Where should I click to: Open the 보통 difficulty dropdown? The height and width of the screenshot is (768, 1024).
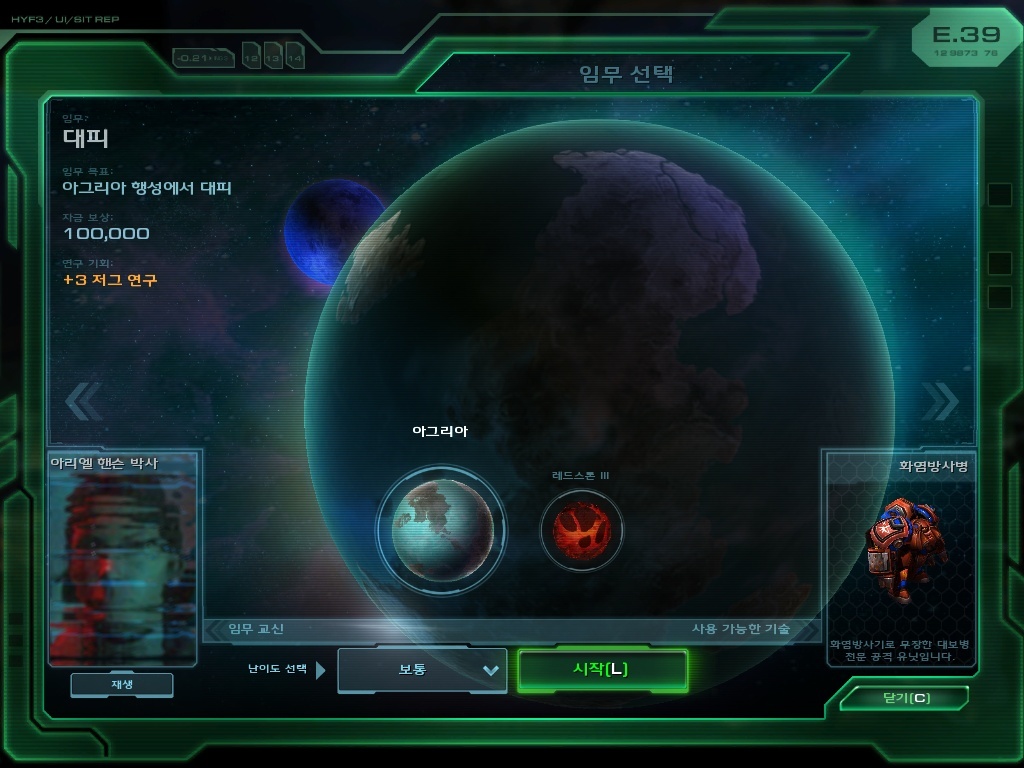click(x=422, y=670)
